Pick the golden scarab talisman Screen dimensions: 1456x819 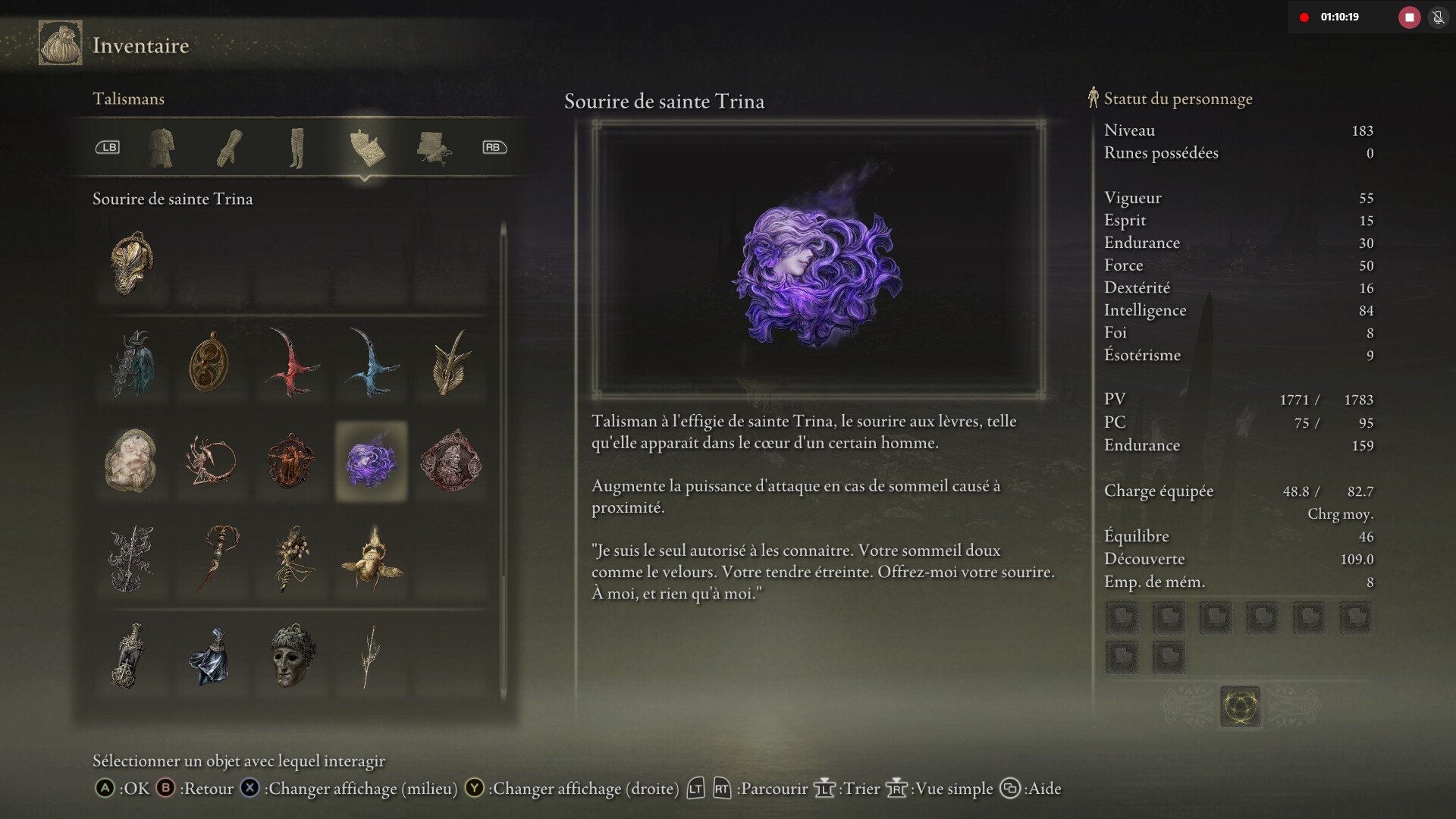[371, 560]
